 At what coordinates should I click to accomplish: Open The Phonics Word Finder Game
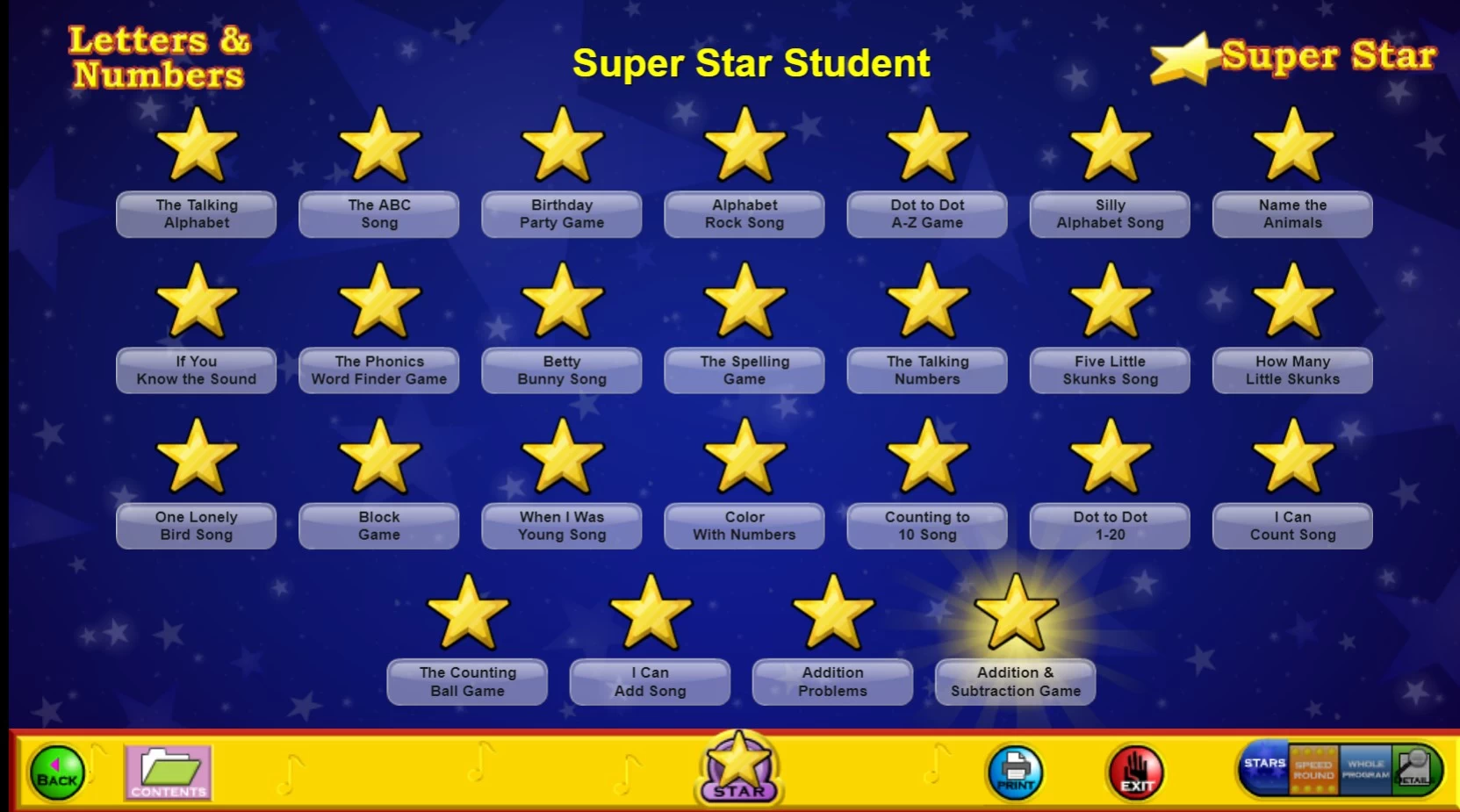[379, 370]
